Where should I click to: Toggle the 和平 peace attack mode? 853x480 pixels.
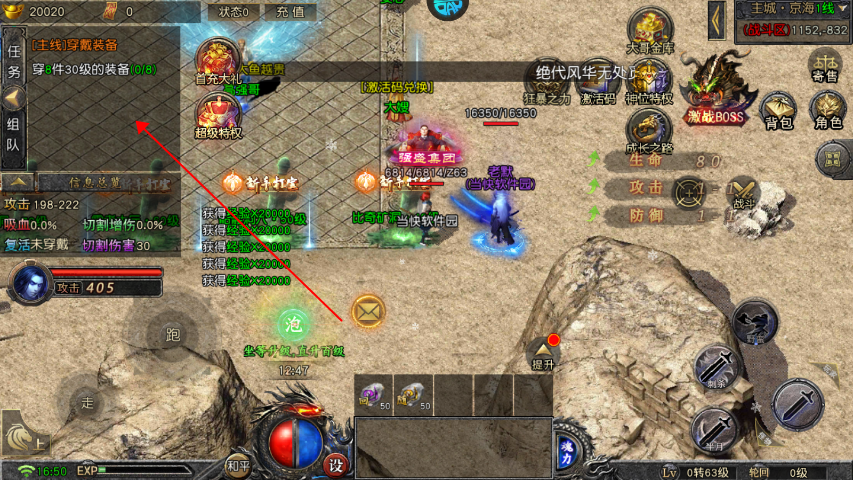pyautogui.click(x=237, y=465)
